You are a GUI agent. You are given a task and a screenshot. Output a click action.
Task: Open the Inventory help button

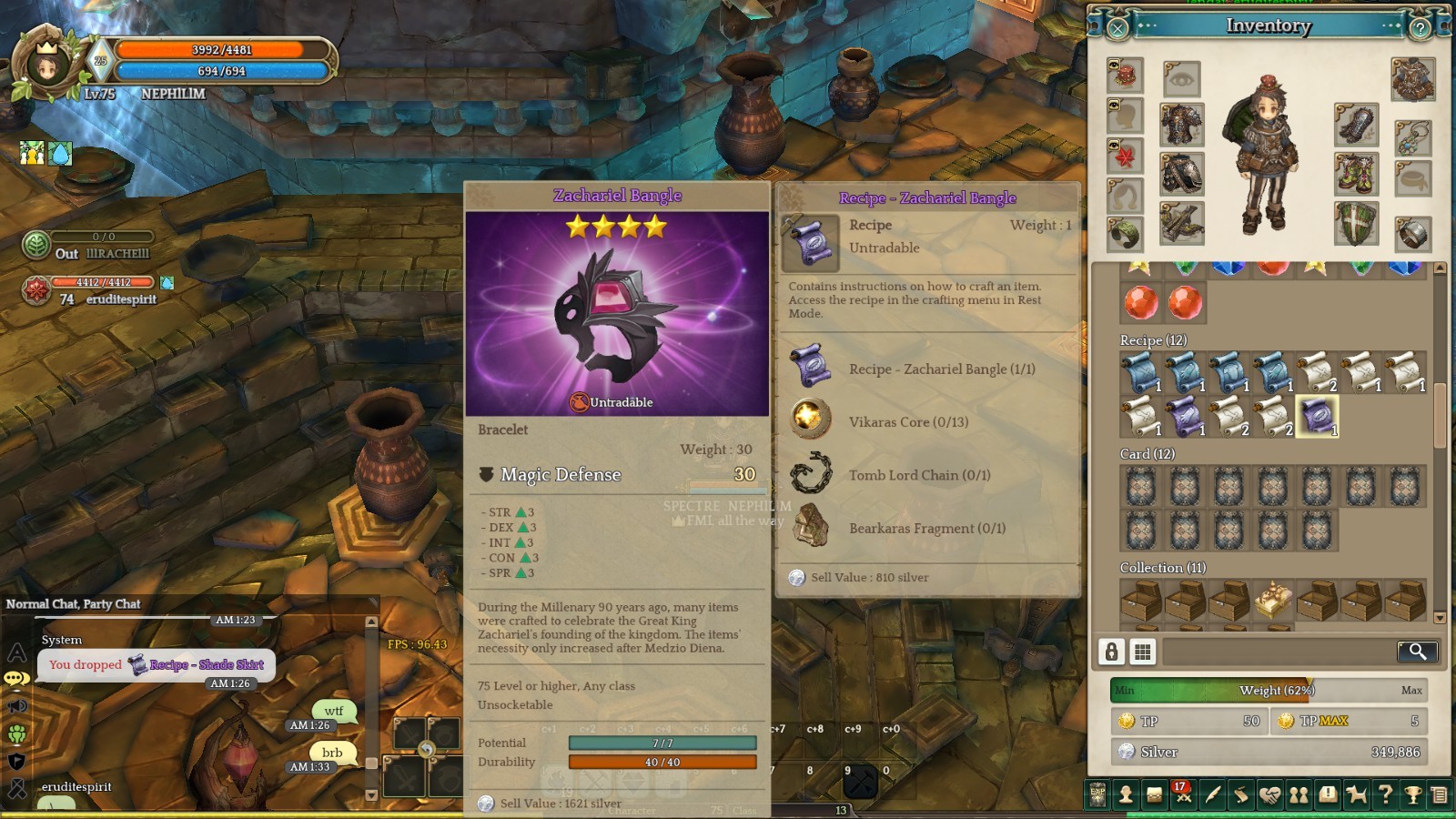[x=1420, y=28]
